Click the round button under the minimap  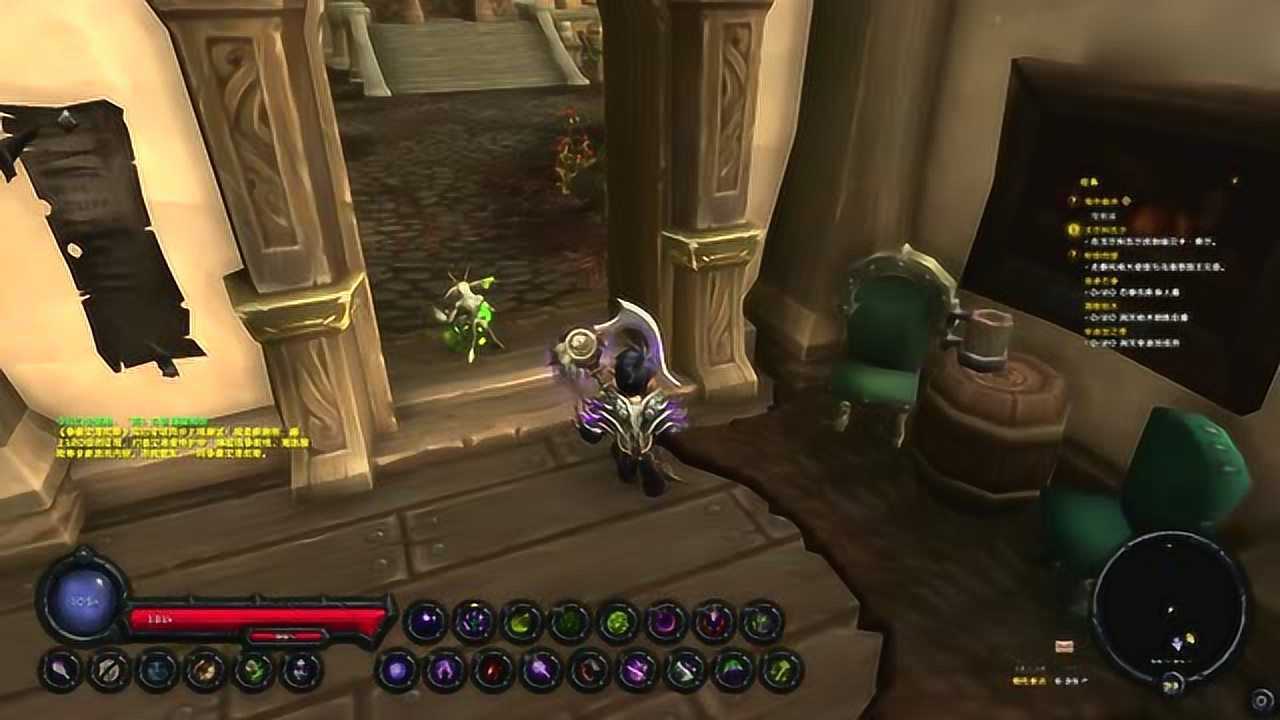pyautogui.click(x=1172, y=684)
